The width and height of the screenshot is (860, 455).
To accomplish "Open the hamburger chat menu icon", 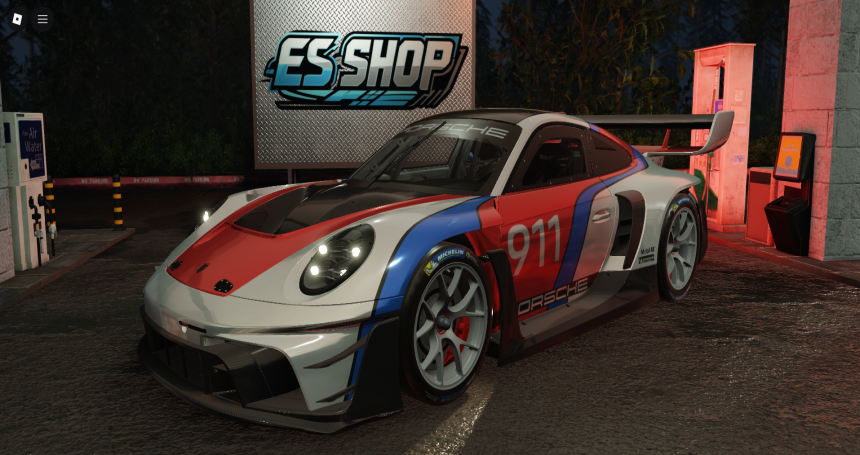I will pyautogui.click(x=42, y=19).
